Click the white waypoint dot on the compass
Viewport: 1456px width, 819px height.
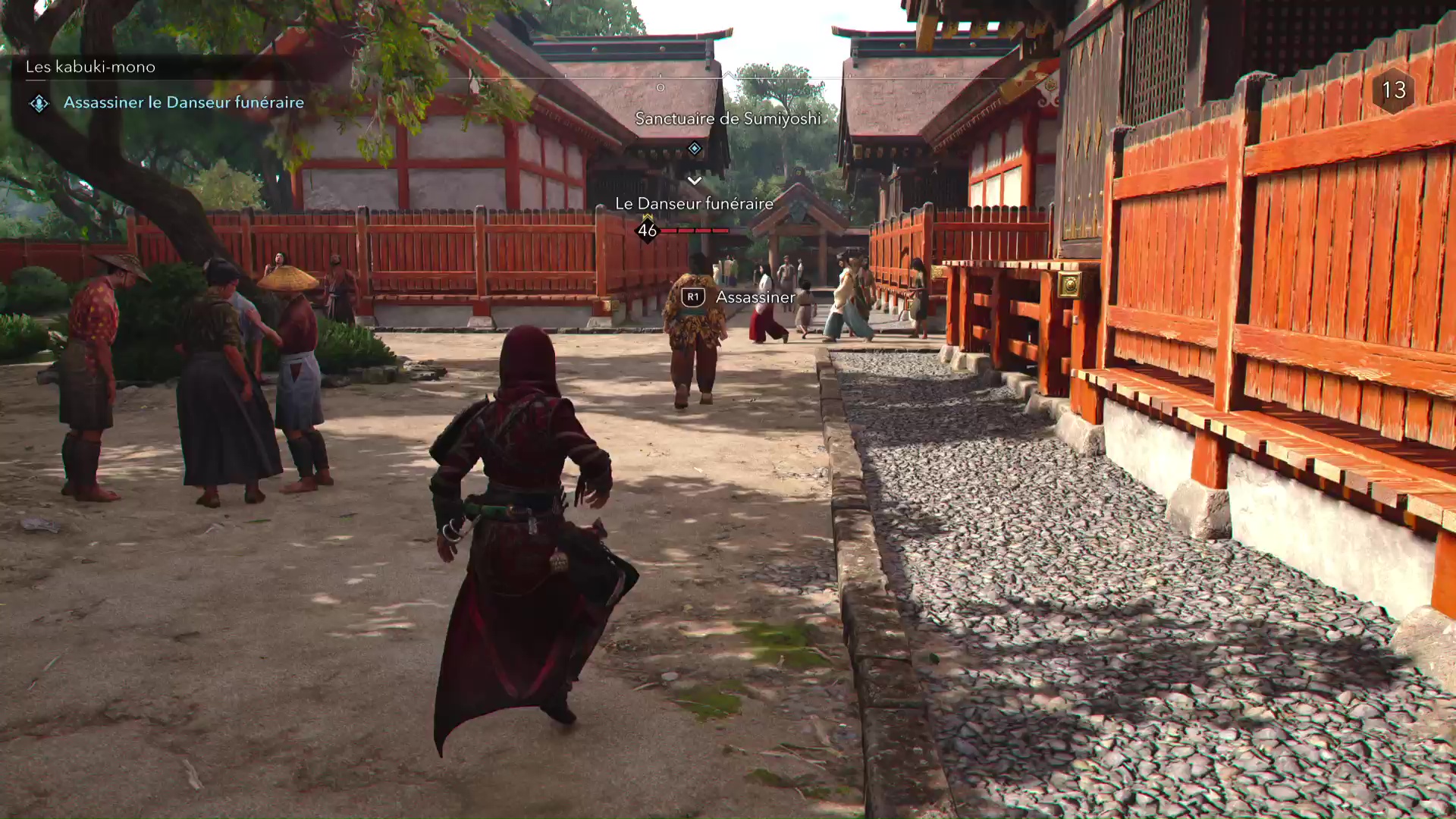tap(661, 87)
